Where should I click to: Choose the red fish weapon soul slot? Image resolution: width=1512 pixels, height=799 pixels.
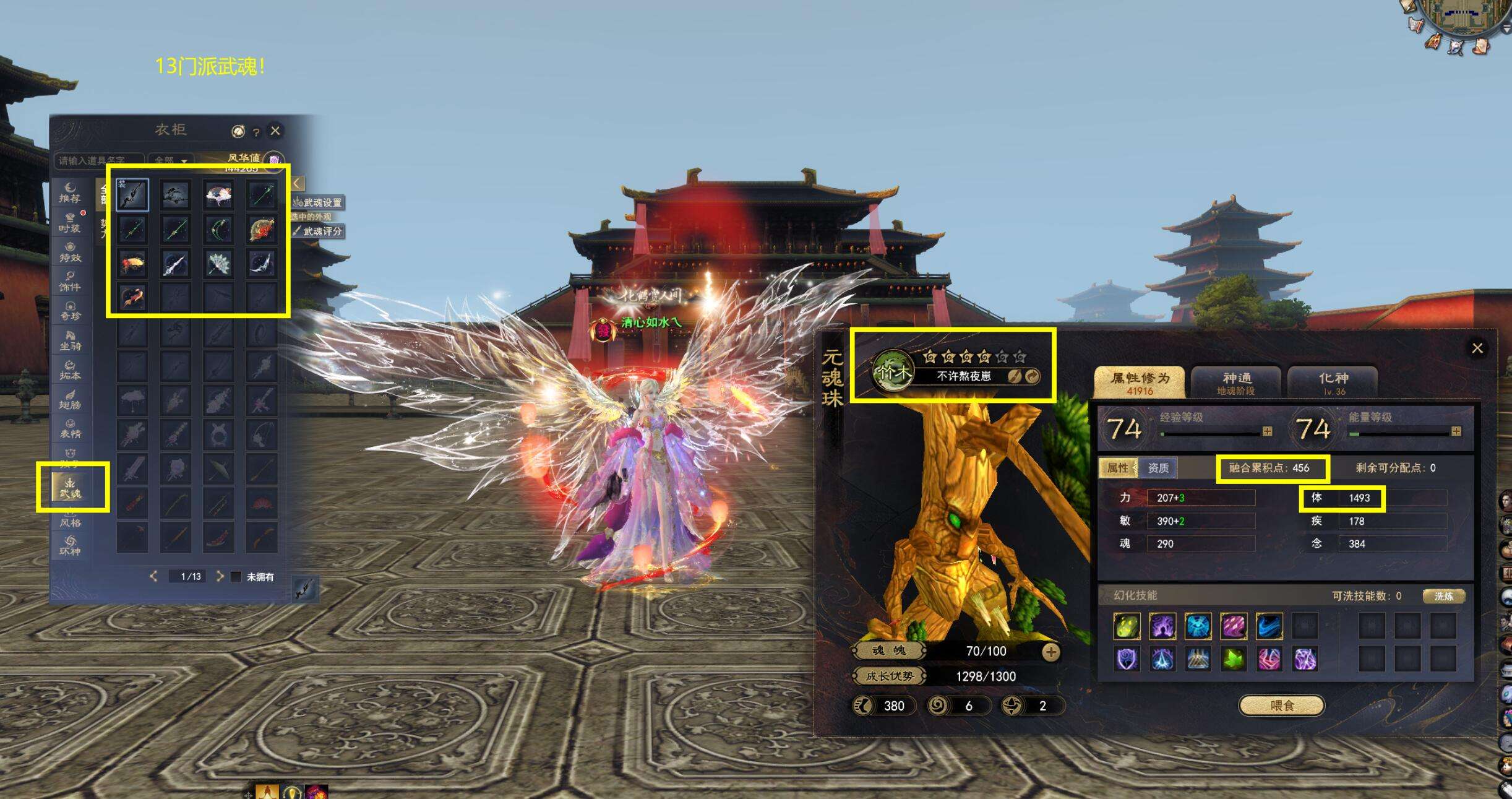tap(132, 296)
